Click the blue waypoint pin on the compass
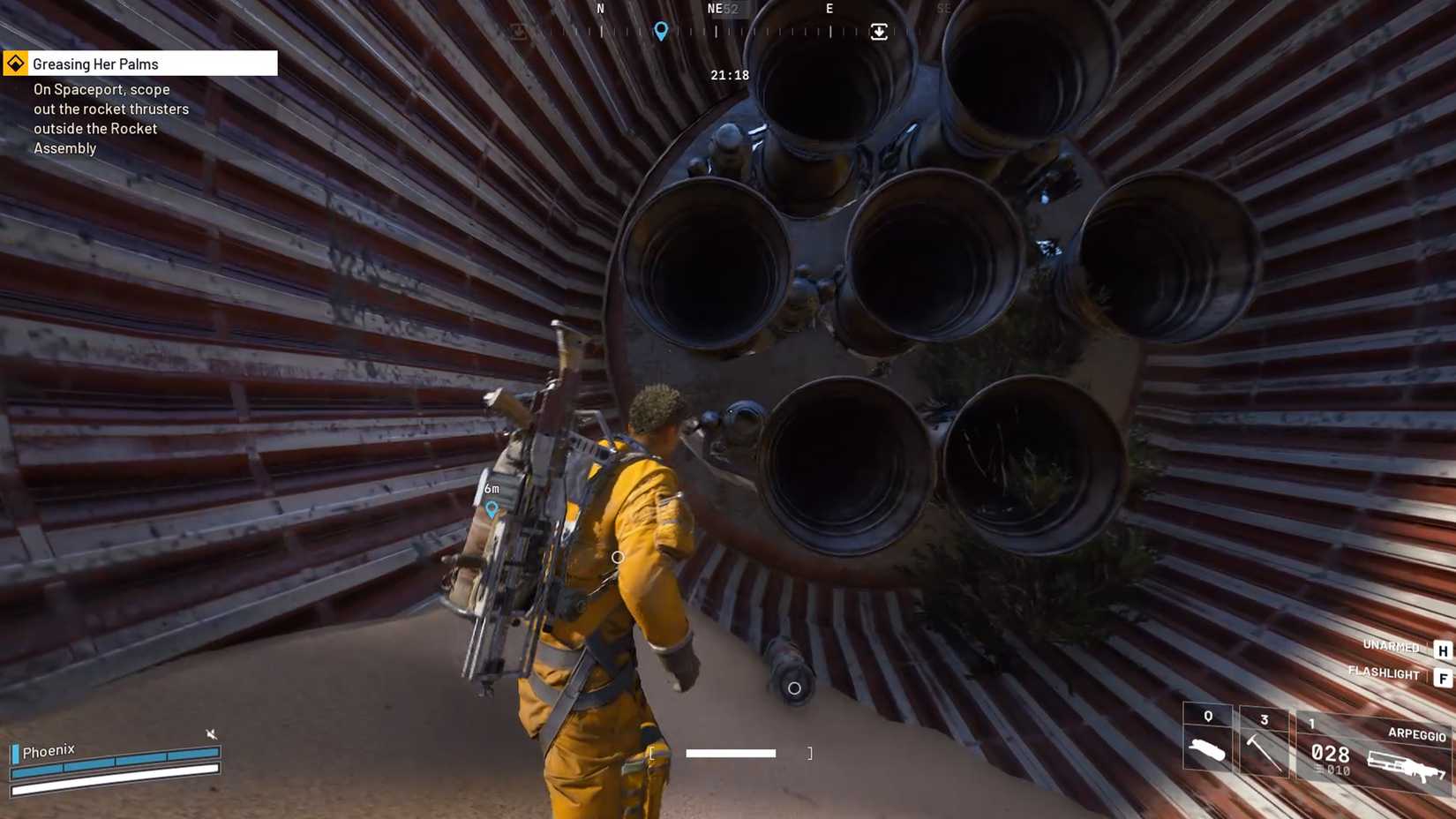 point(661,29)
